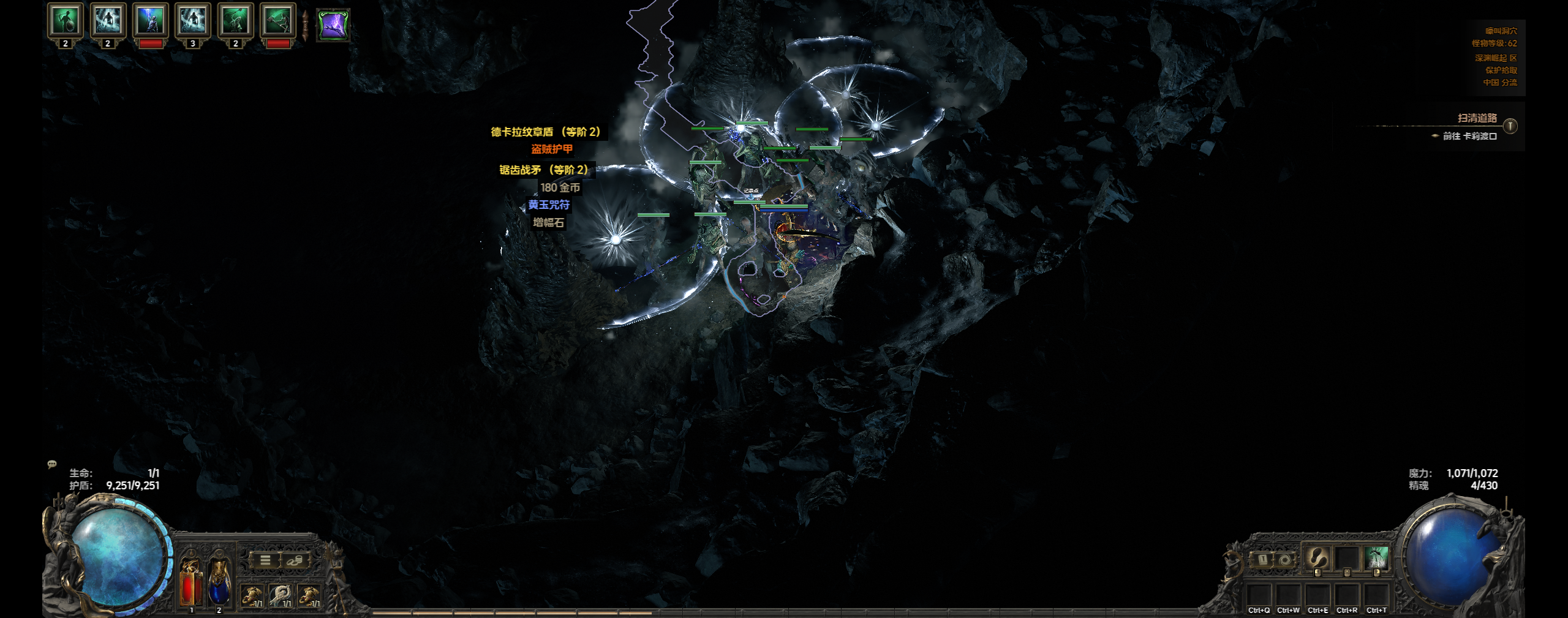Open the three-line game menu button

(265, 560)
